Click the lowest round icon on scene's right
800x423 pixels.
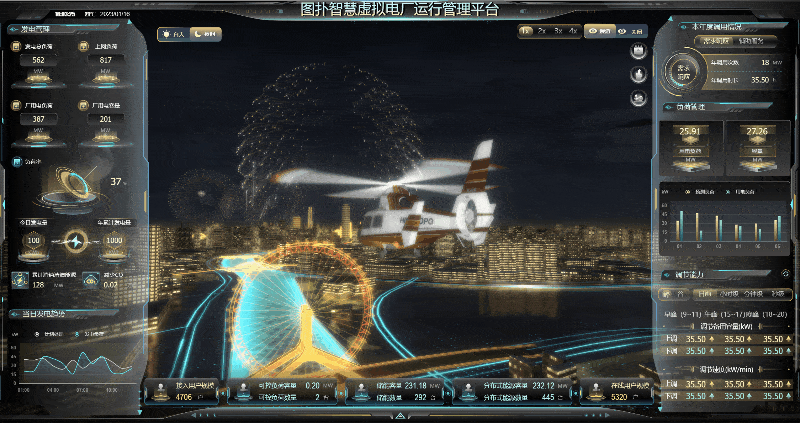click(x=637, y=98)
